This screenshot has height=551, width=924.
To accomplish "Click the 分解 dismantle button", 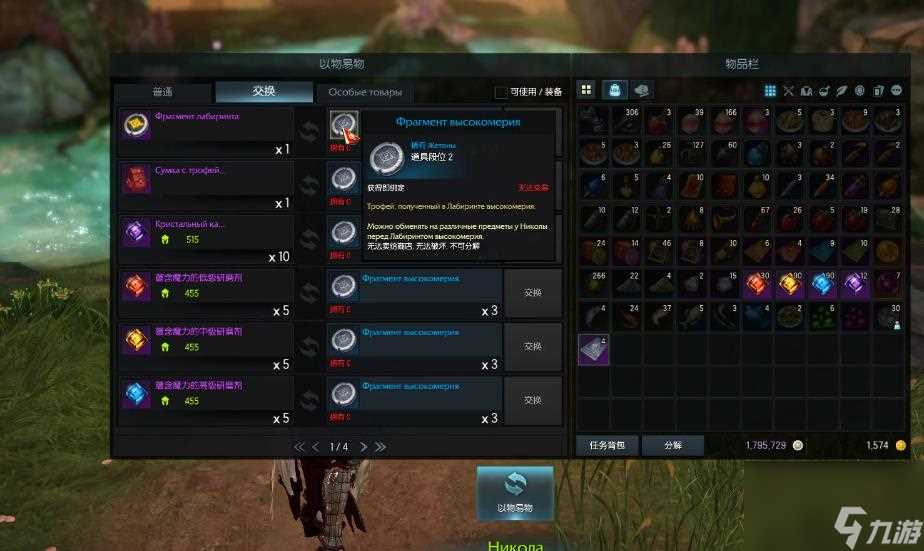I will click(x=671, y=445).
